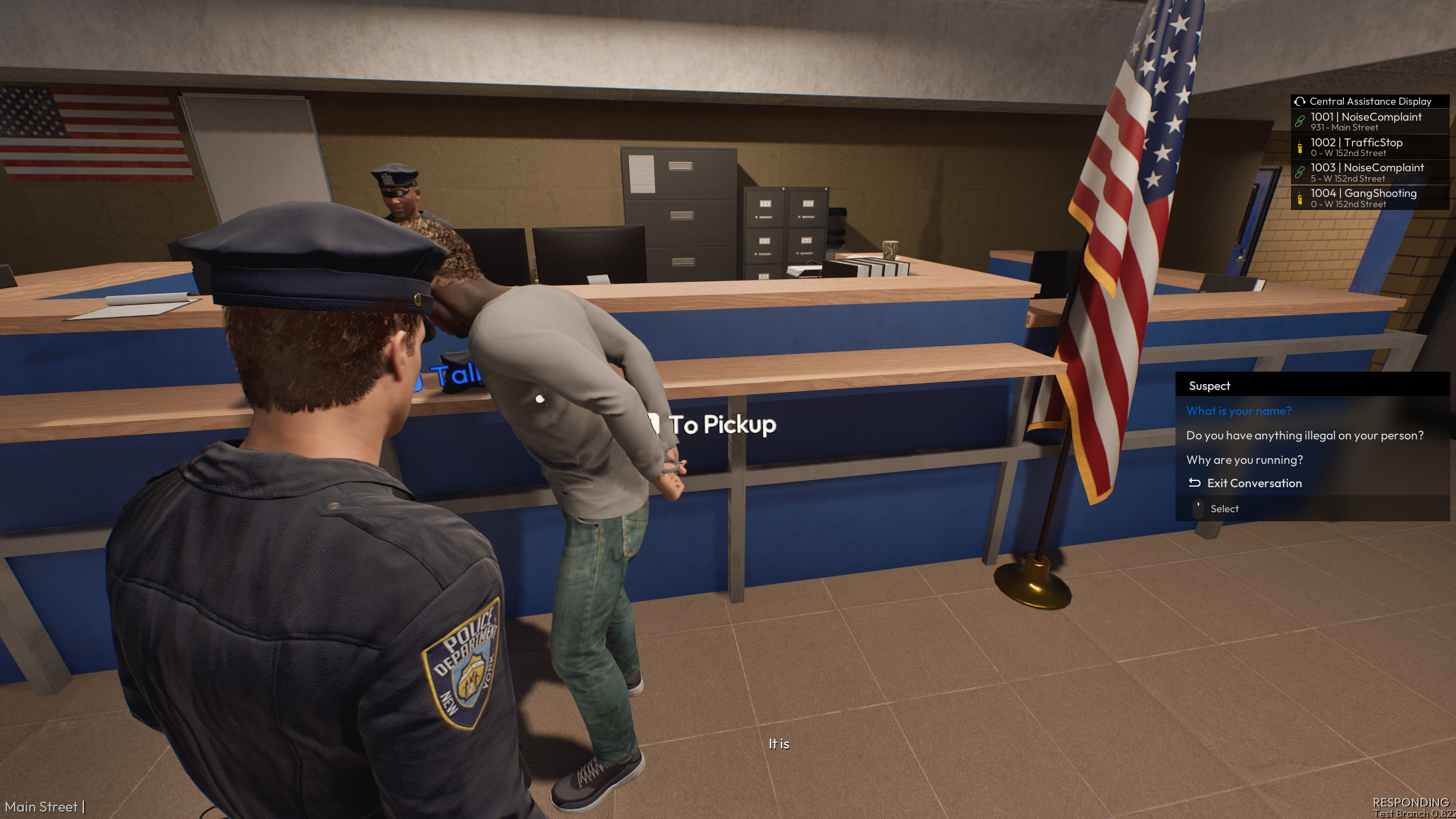Ask the suspect "What is your name?"
The height and width of the screenshot is (819, 1456).
[x=1239, y=411]
